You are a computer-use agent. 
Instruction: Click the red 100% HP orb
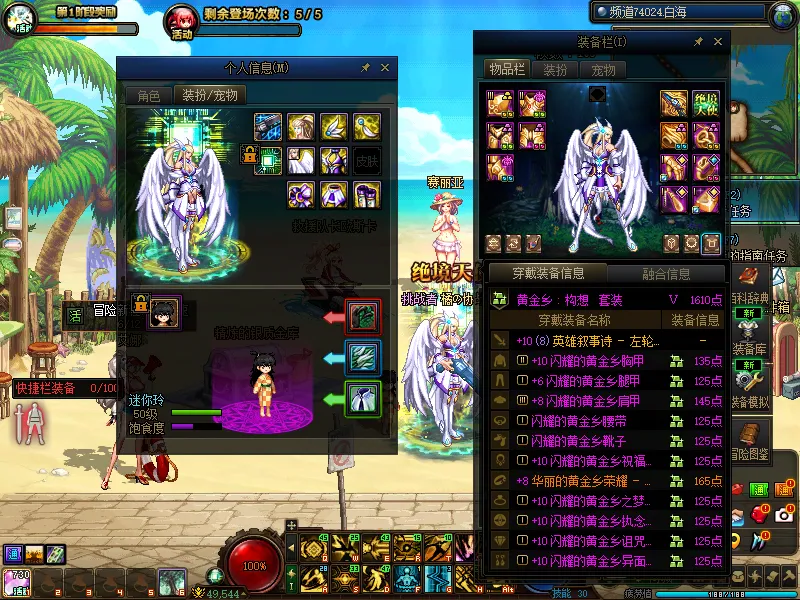(255, 564)
